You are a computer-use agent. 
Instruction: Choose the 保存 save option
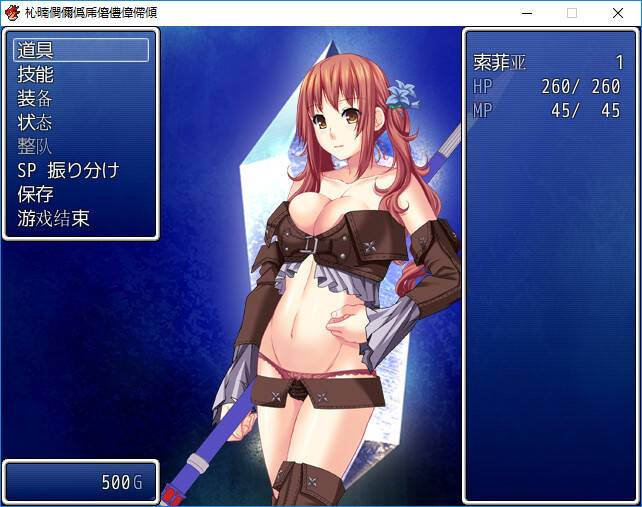(x=81, y=194)
